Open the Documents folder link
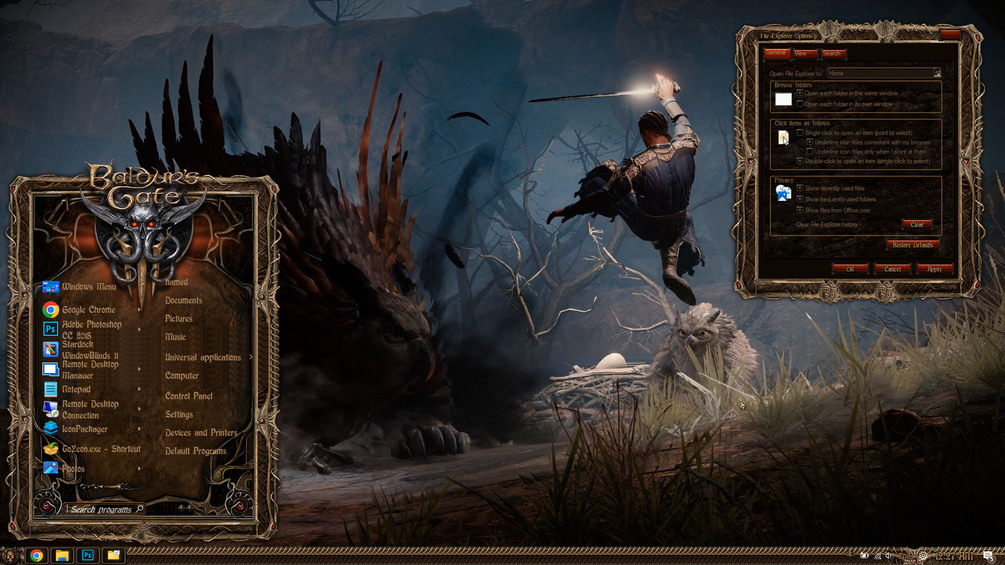Screen dimensions: 1005x565 pyautogui.click(x=183, y=300)
